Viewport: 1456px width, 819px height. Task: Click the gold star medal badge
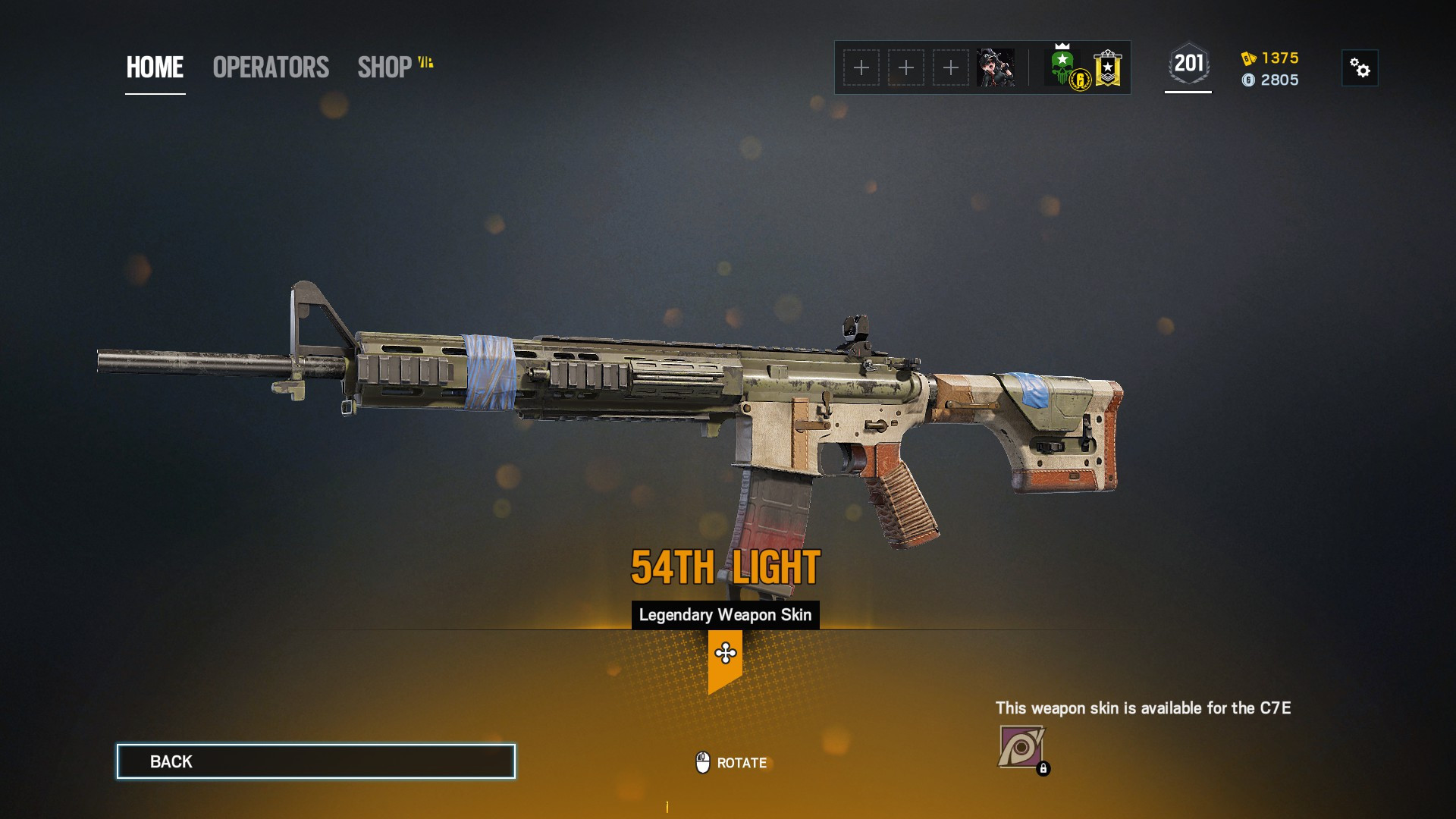click(1108, 68)
